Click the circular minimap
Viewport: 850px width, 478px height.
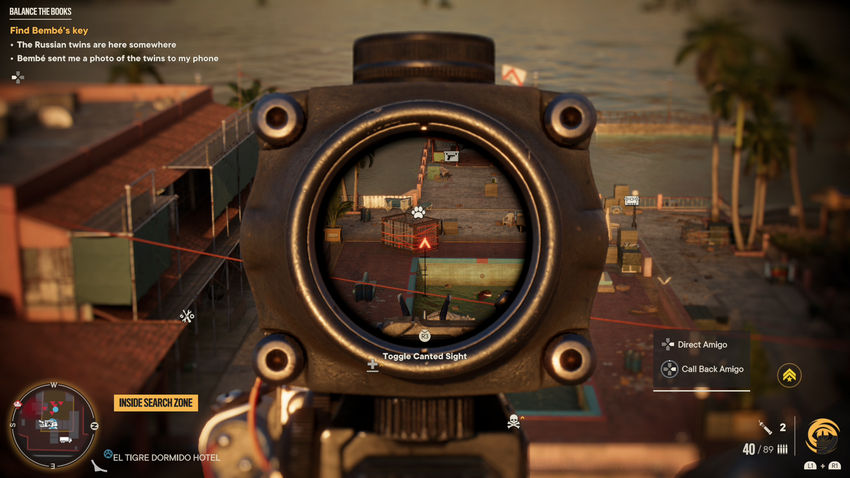click(51, 424)
